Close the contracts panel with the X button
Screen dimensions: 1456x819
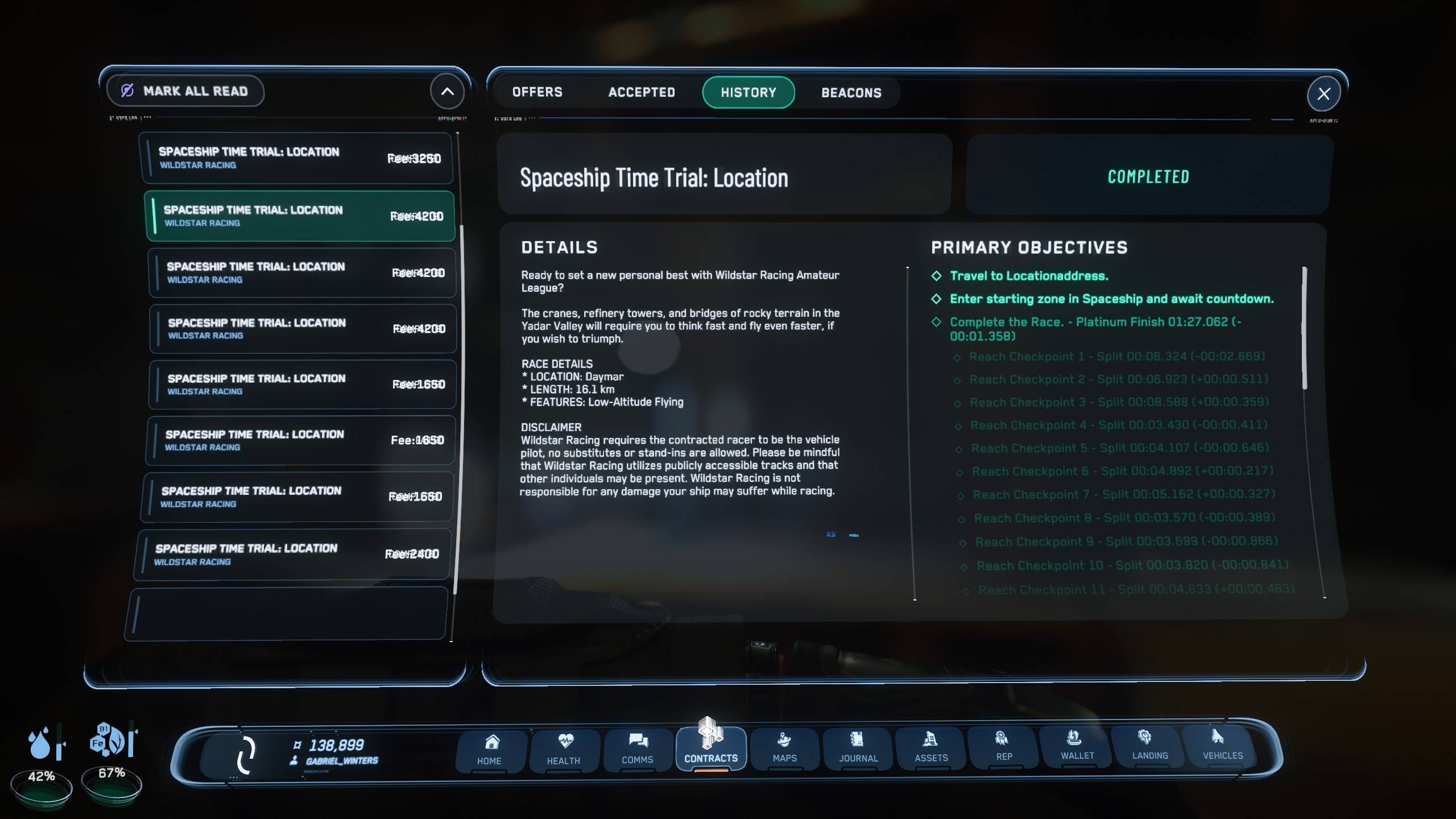tap(1323, 94)
